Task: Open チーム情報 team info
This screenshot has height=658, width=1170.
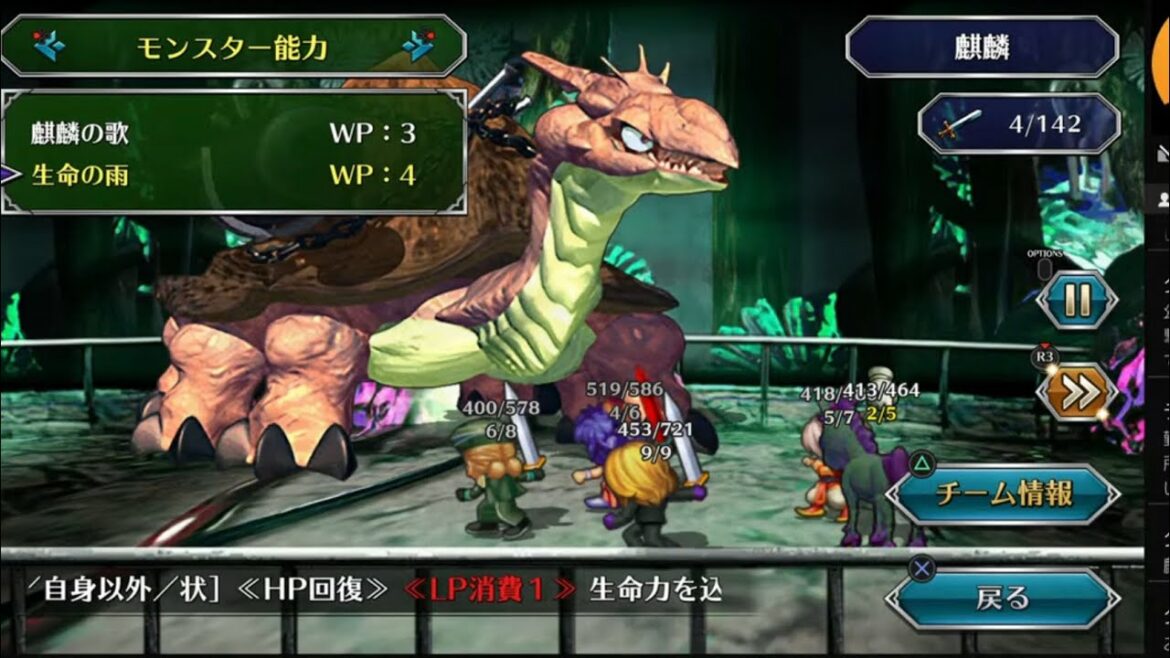Action: click(1003, 494)
